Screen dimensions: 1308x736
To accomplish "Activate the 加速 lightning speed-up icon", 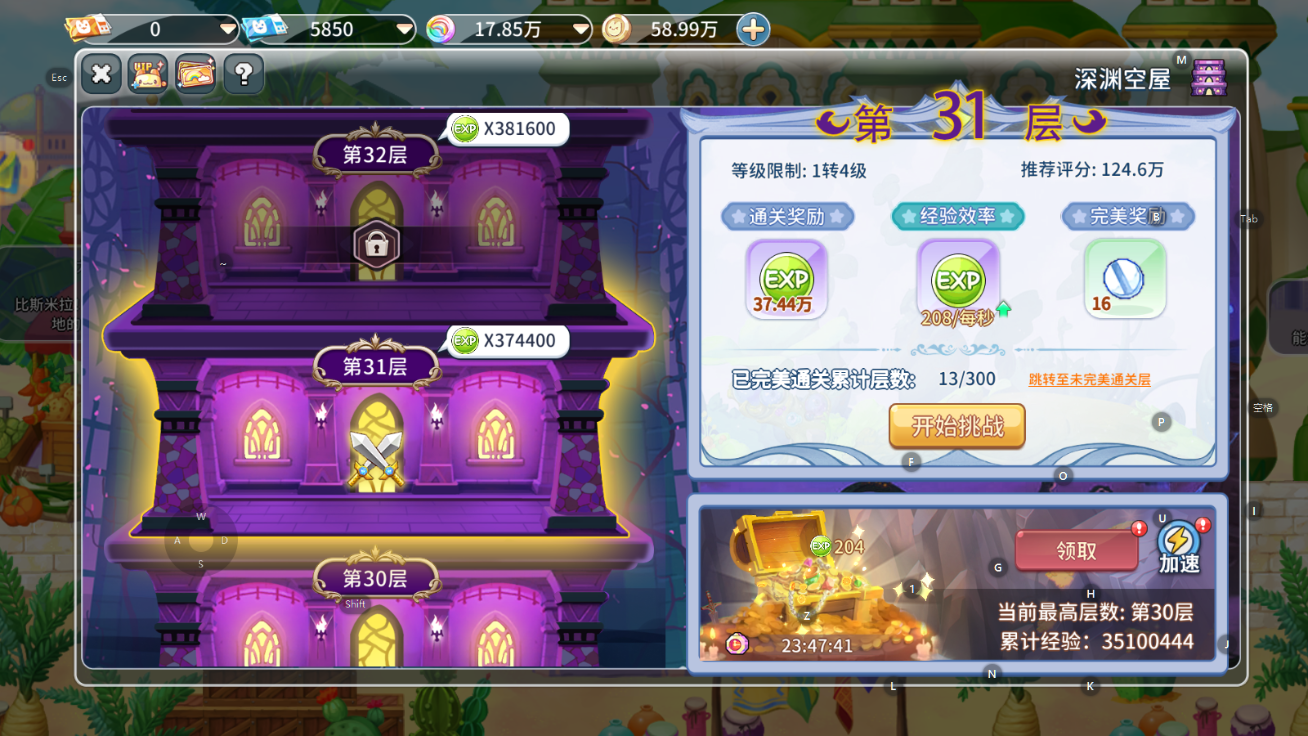I will point(1180,543).
